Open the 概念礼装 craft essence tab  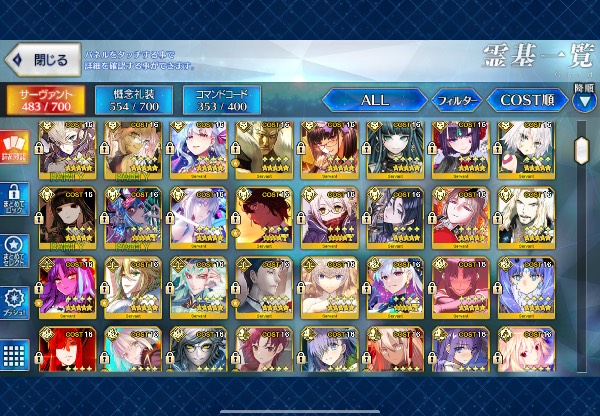(x=127, y=100)
